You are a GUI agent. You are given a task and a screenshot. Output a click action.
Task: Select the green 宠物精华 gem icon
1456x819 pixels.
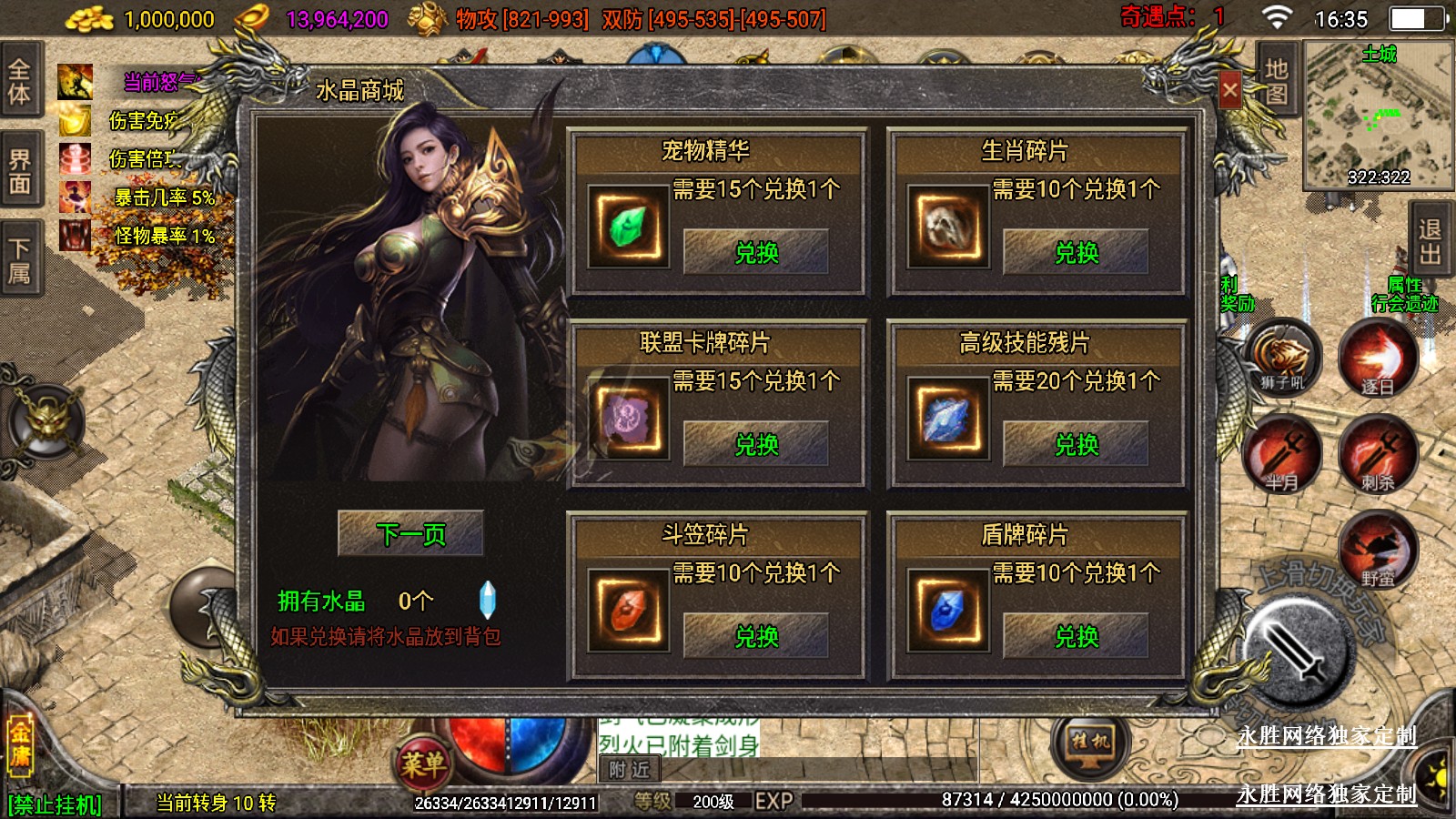click(x=628, y=227)
